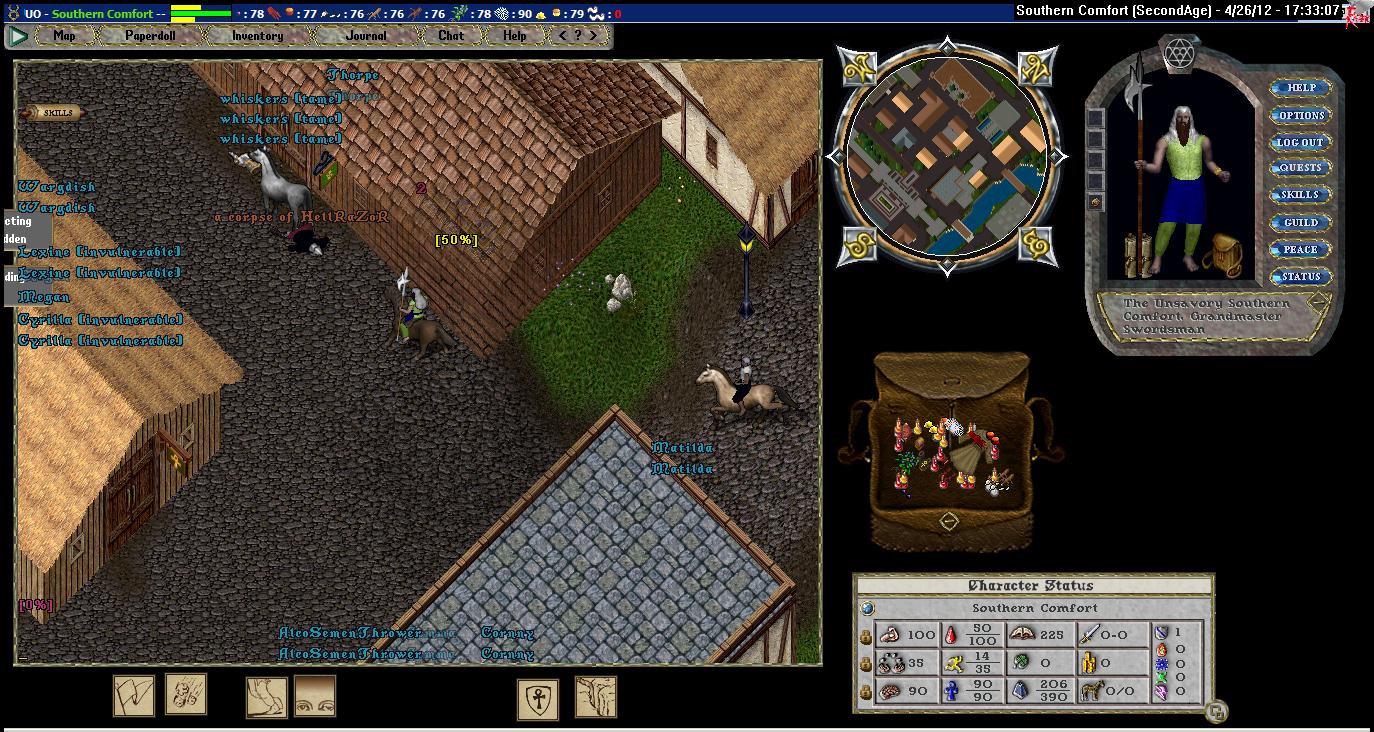Show character STATUS from the paperdoll
The height and width of the screenshot is (732, 1374).
[x=1300, y=276]
